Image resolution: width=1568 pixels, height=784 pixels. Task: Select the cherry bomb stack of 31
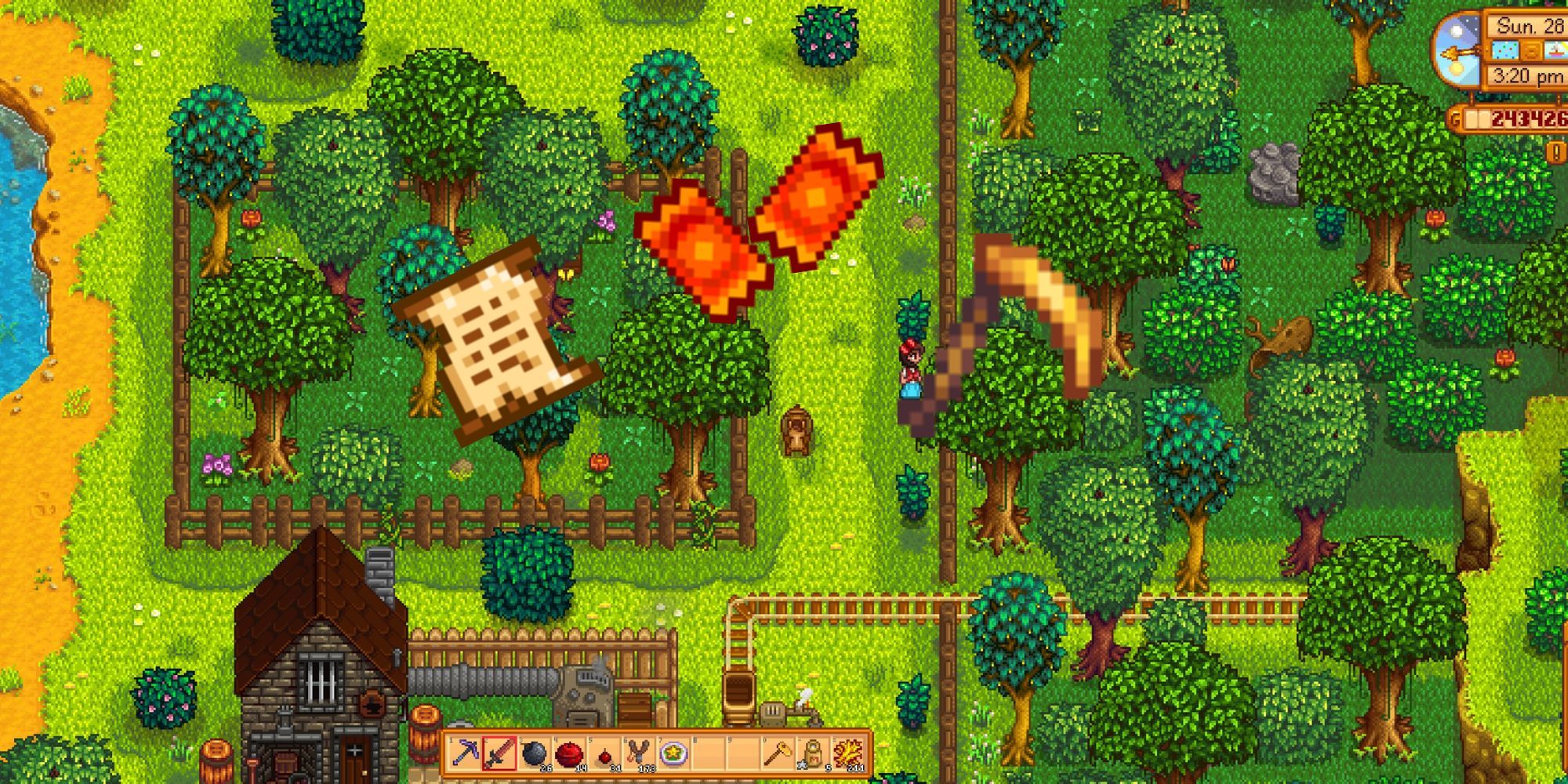tap(604, 753)
